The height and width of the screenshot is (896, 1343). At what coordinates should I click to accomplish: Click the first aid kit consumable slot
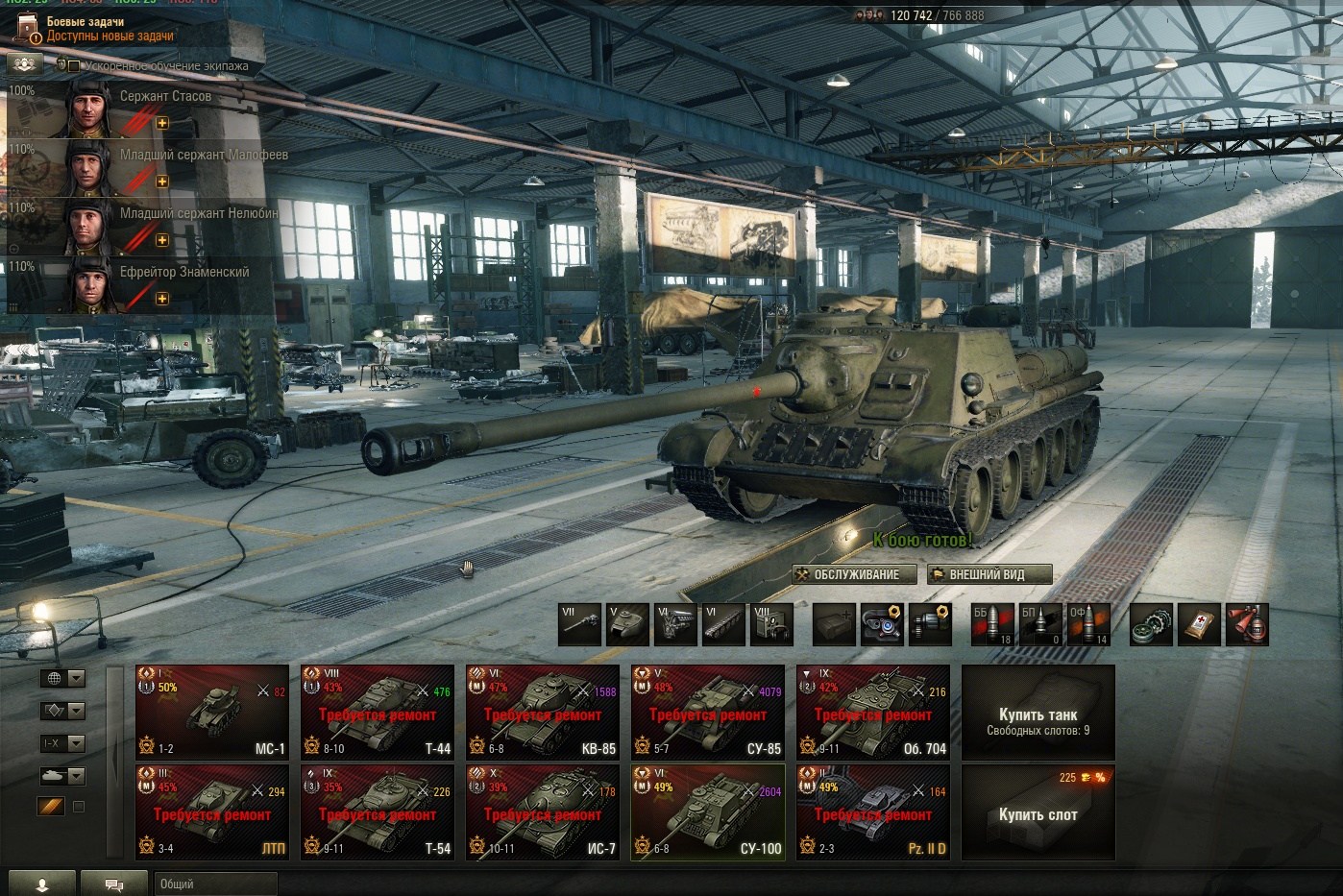[1199, 624]
